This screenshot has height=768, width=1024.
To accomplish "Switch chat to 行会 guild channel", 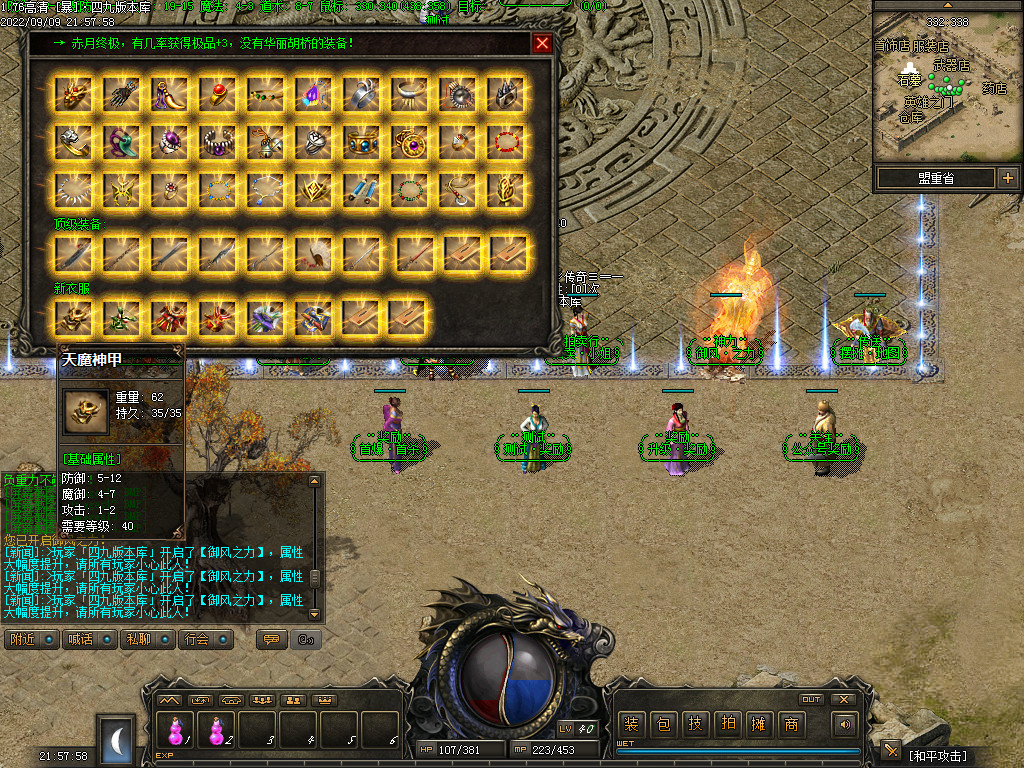I will 204,639.
